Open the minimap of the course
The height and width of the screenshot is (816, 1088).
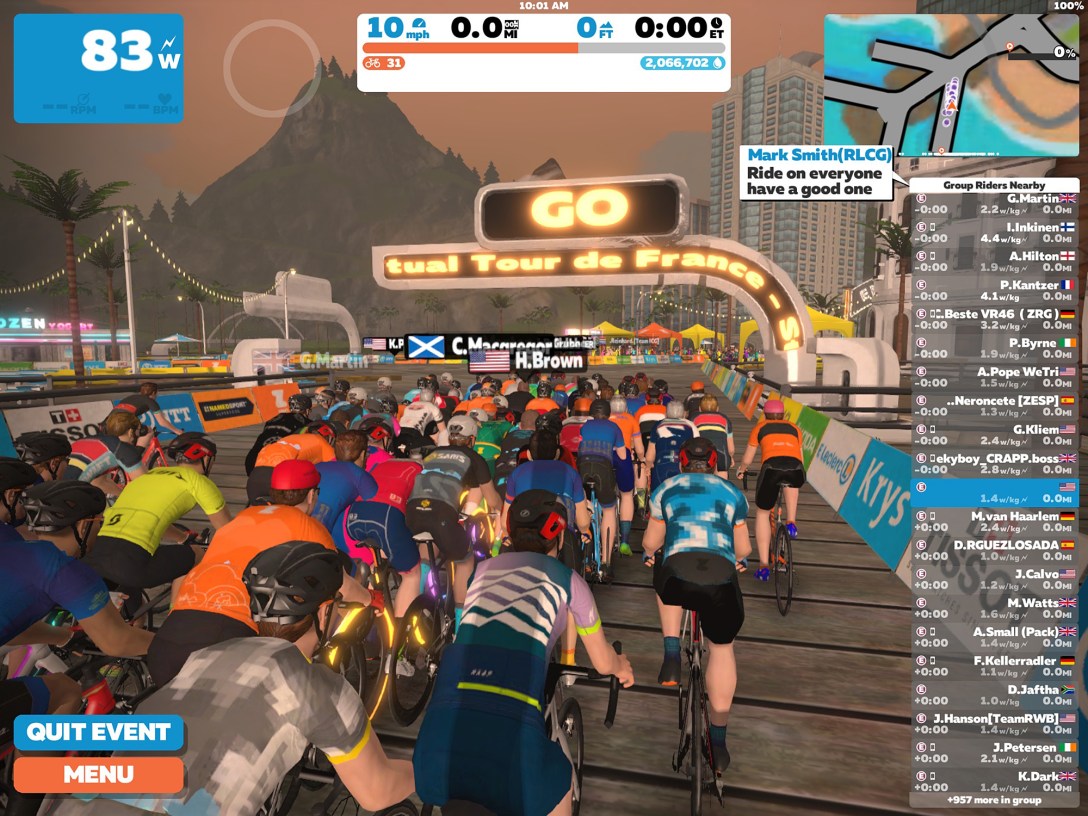coord(951,85)
